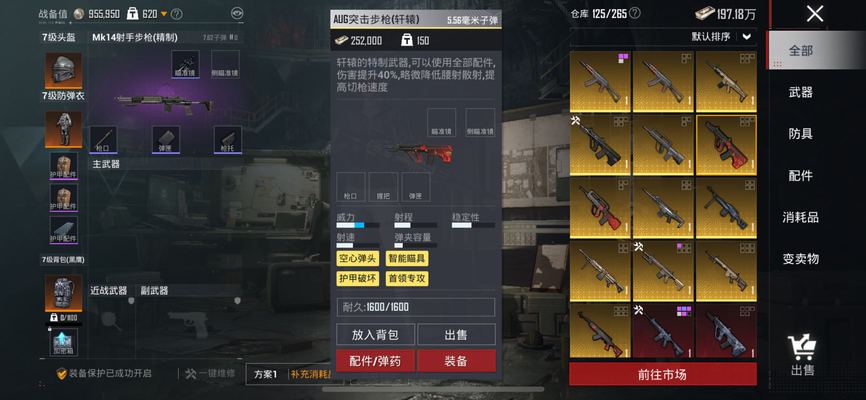
Task: Tap the 出售 cart icon
Action: [x=802, y=354]
